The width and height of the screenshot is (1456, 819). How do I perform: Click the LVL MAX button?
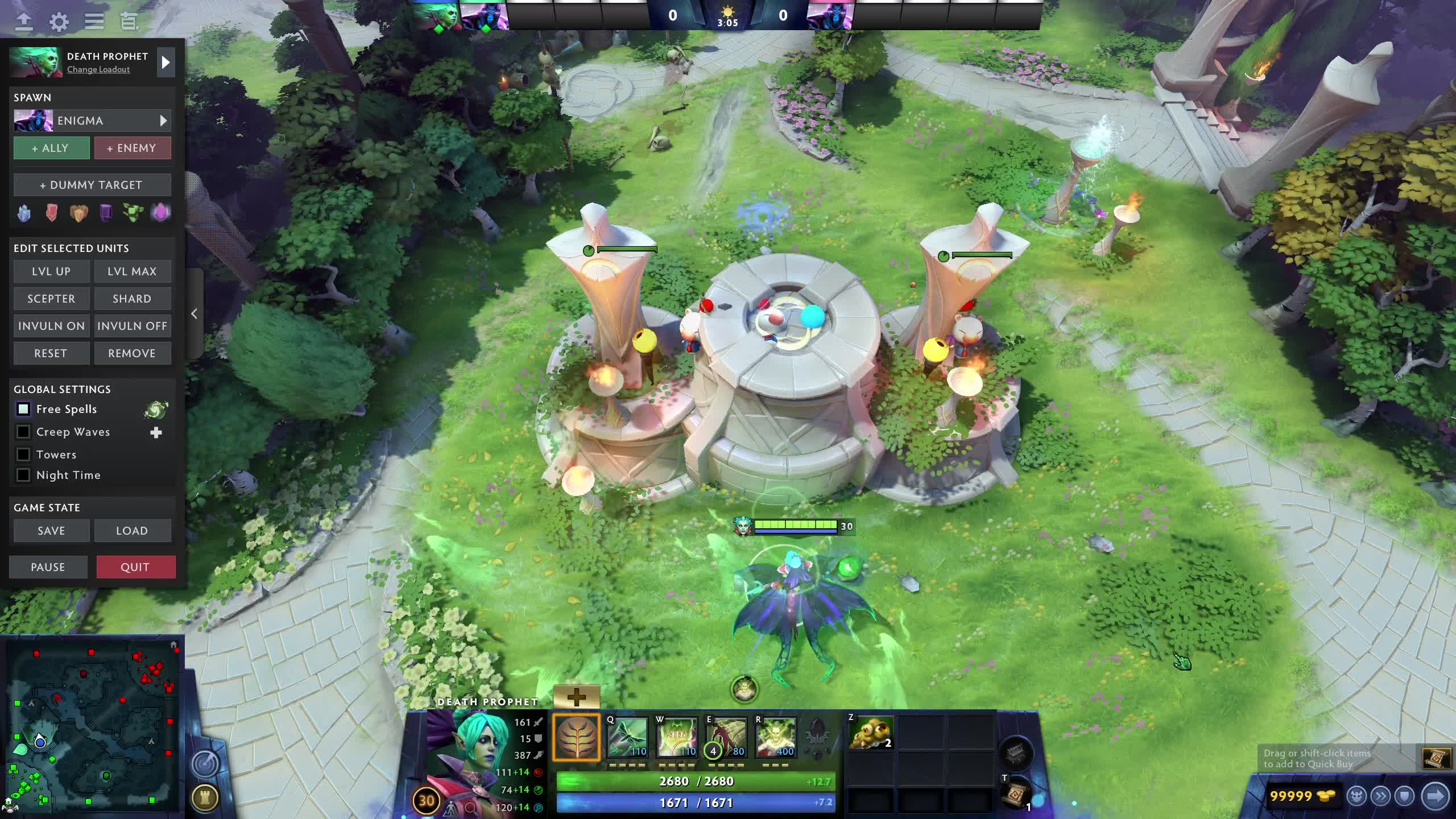[x=132, y=271]
